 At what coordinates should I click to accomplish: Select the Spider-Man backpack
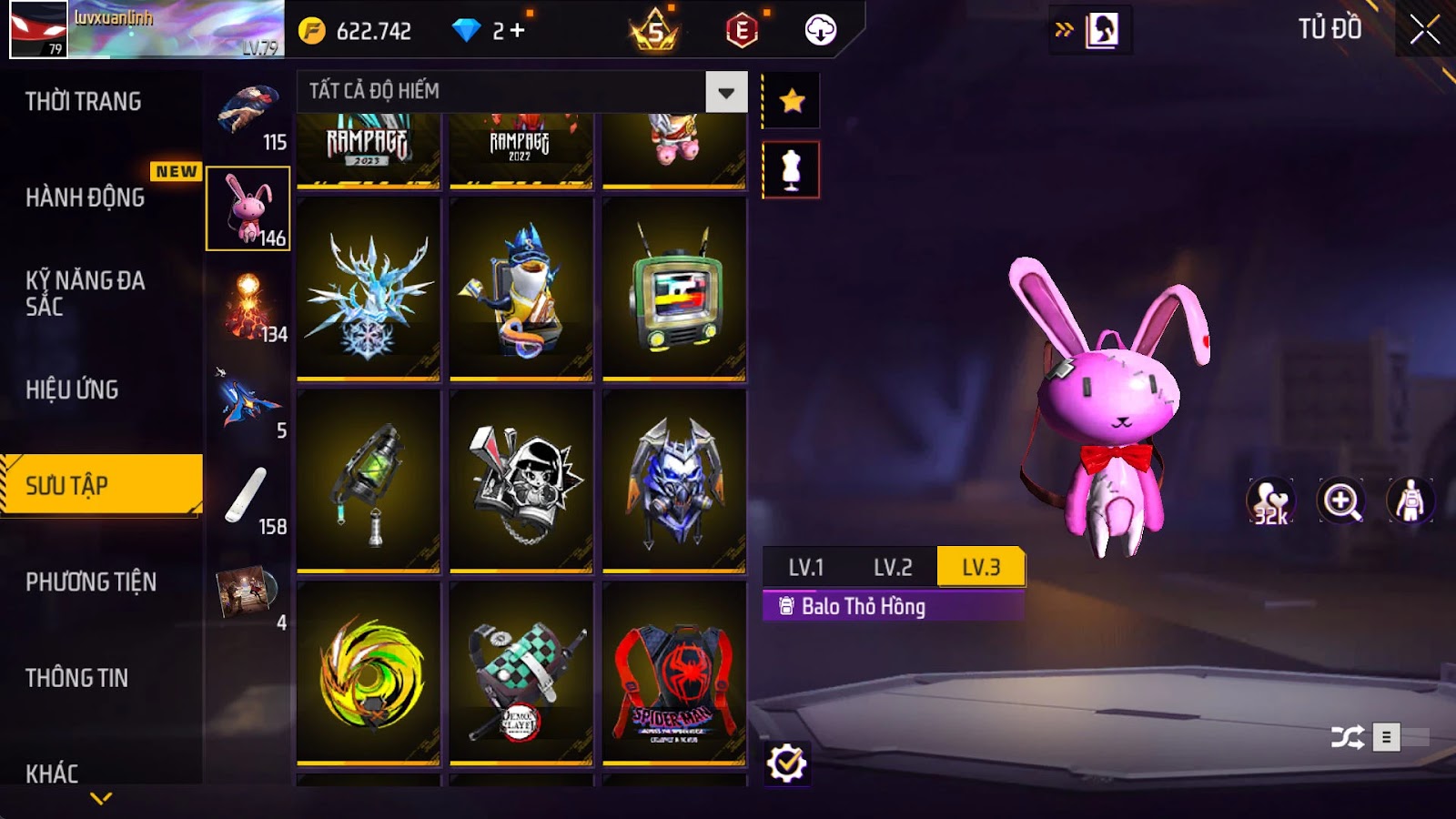click(673, 673)
